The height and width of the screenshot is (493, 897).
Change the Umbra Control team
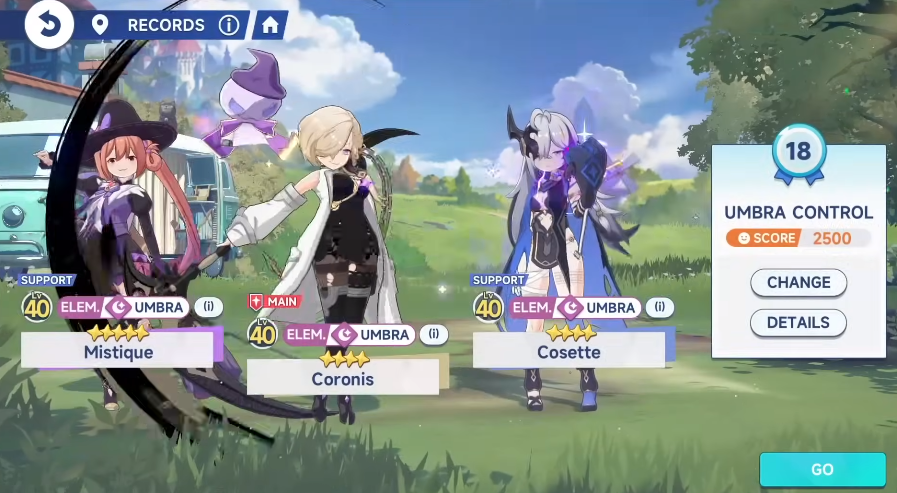click(x=798, y=283)
